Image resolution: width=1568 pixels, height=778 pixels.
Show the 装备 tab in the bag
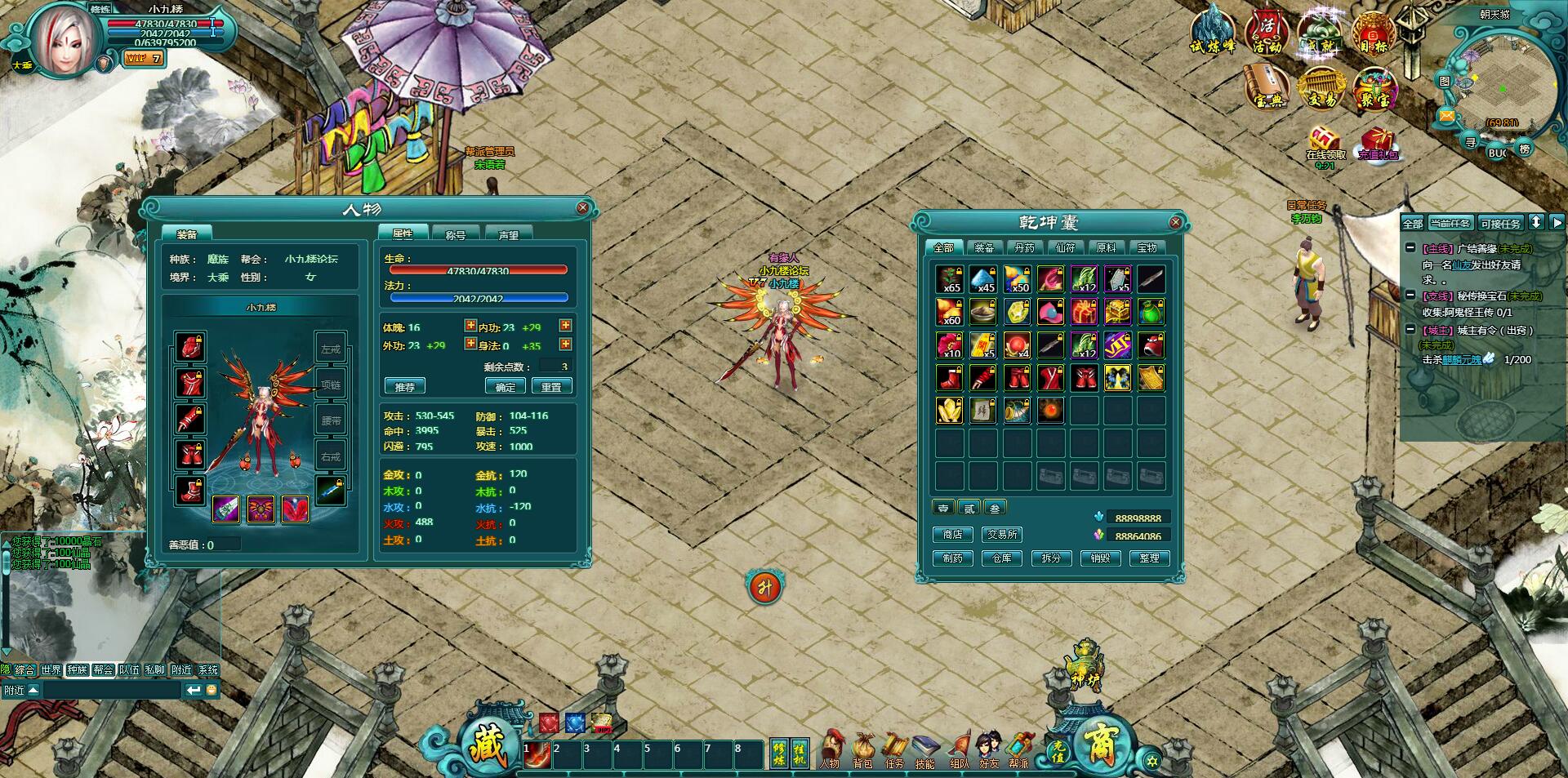[984, 247]
